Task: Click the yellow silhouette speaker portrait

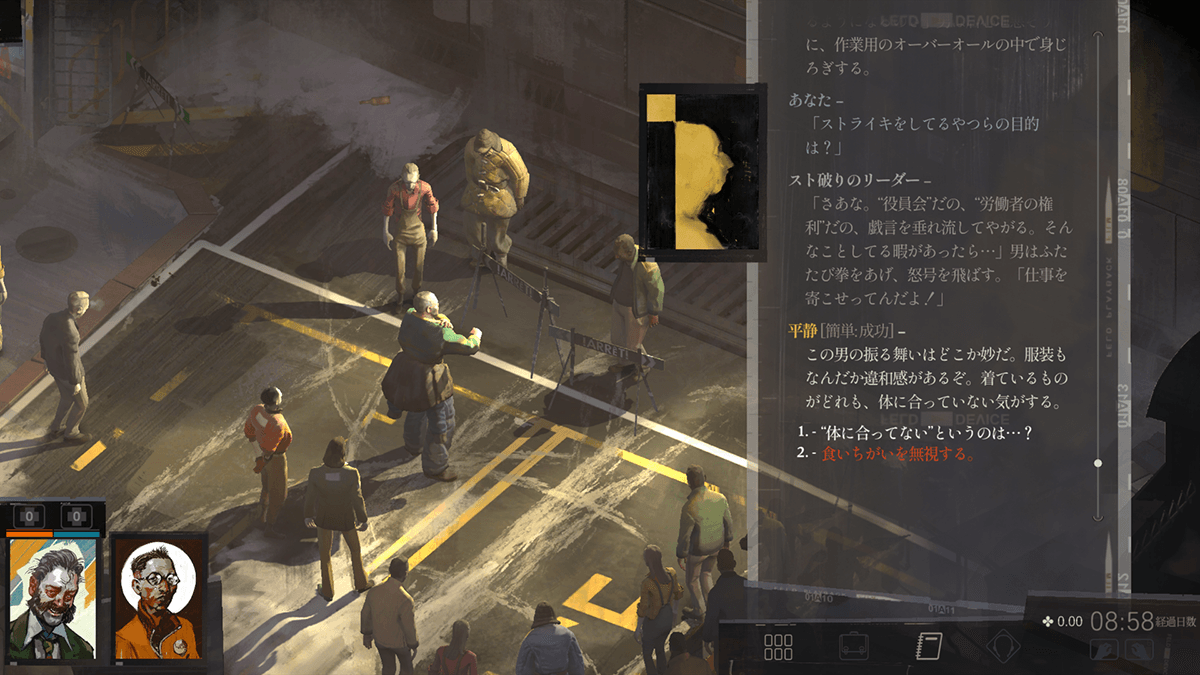Action: (x=693, y=172)
